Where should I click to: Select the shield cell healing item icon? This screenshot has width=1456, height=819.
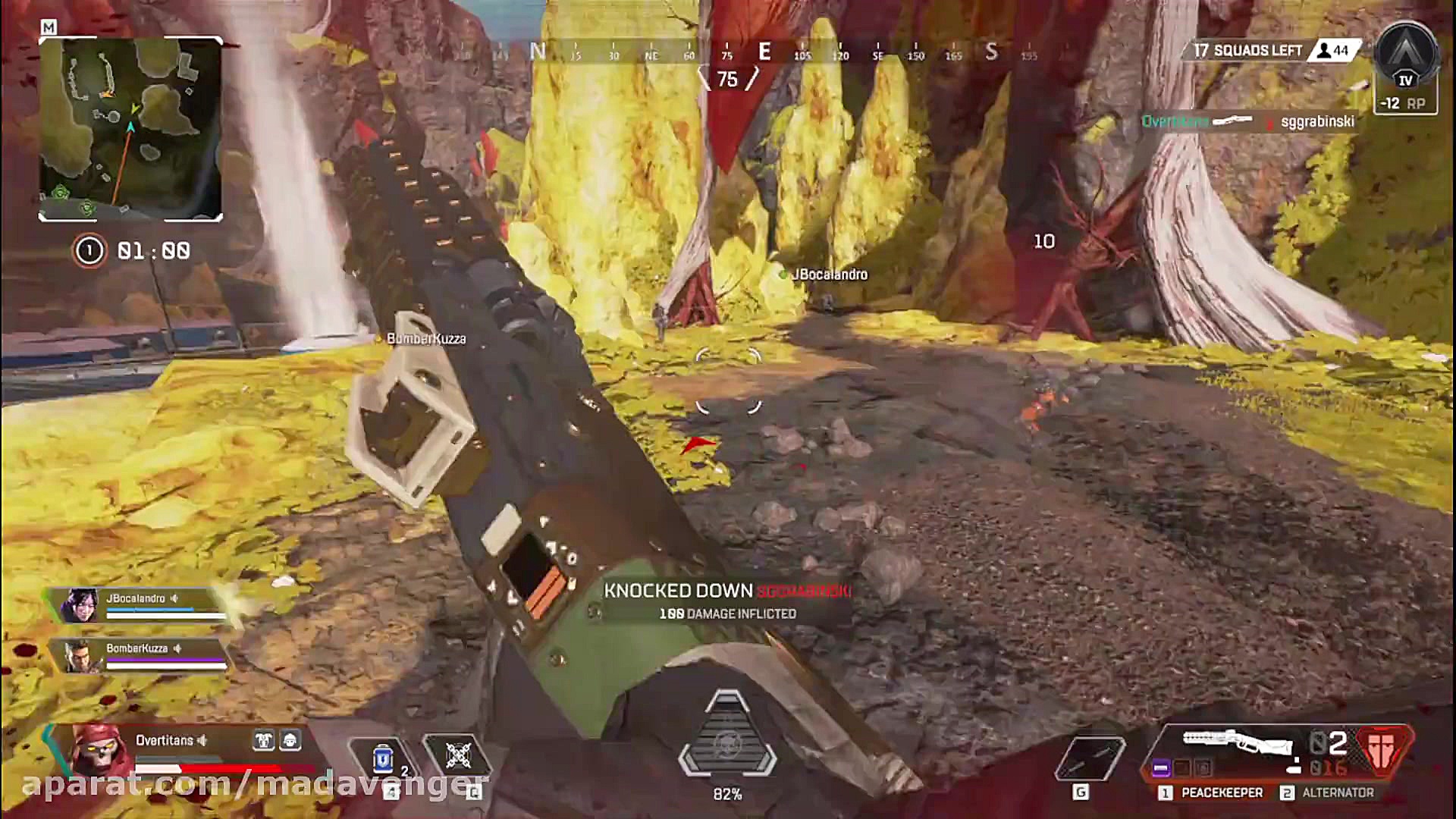coord(383,758)
